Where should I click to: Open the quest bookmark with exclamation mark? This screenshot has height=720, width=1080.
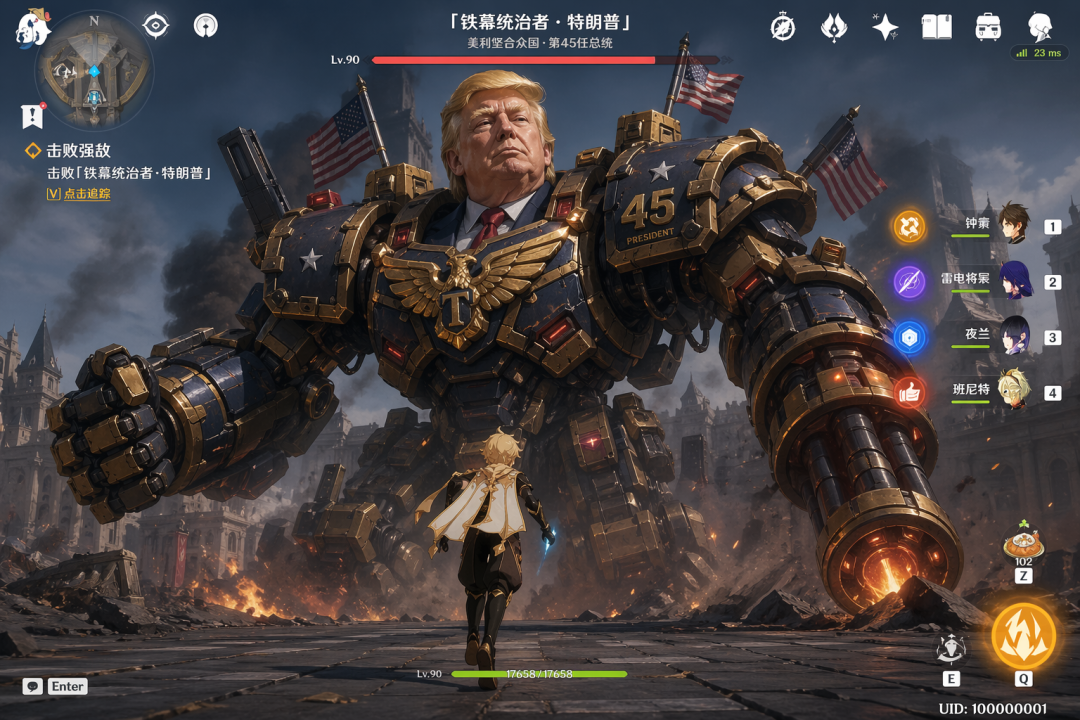tap(33, 116)
